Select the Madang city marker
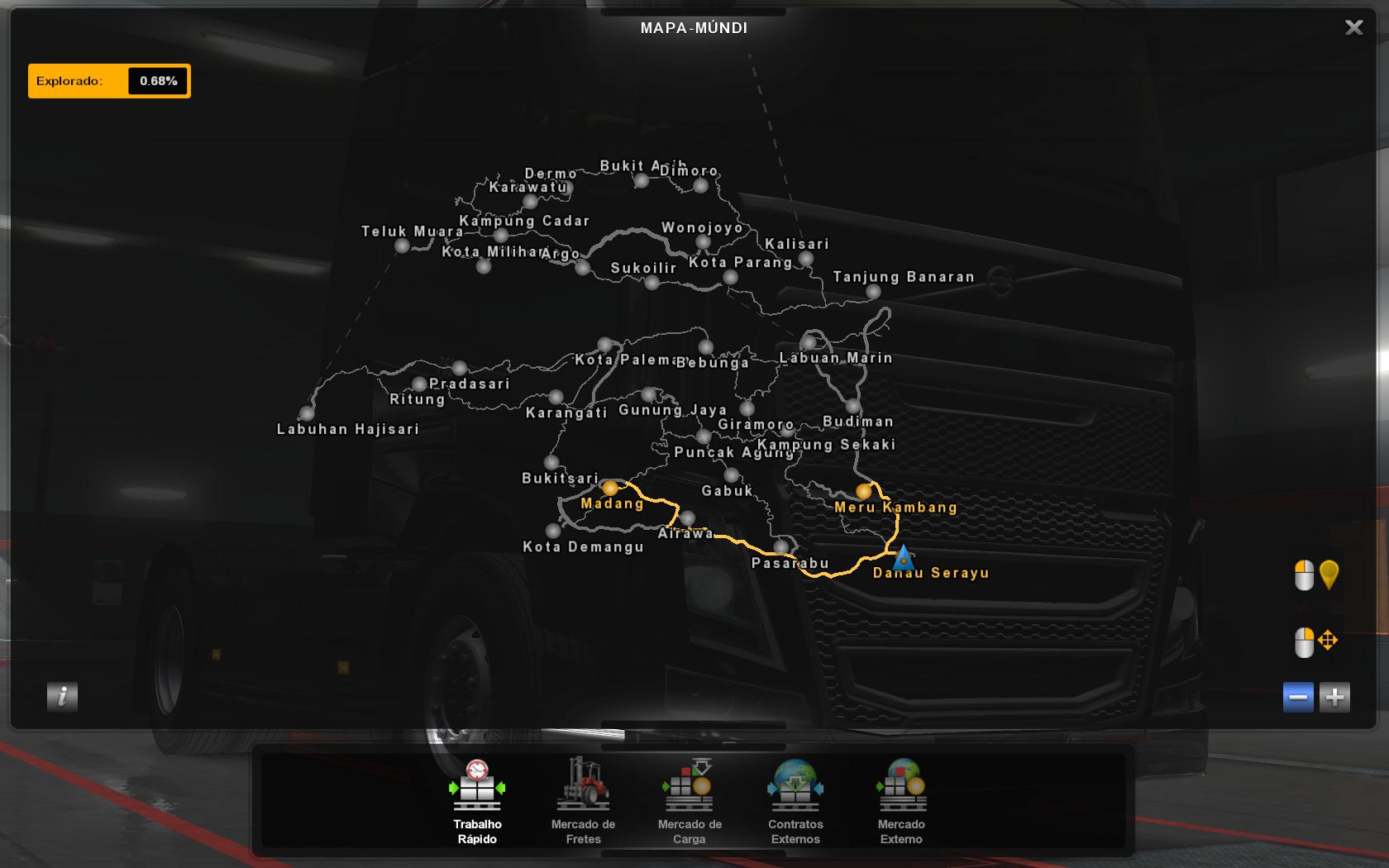The image size is (1389, 868). pos(609,488)
